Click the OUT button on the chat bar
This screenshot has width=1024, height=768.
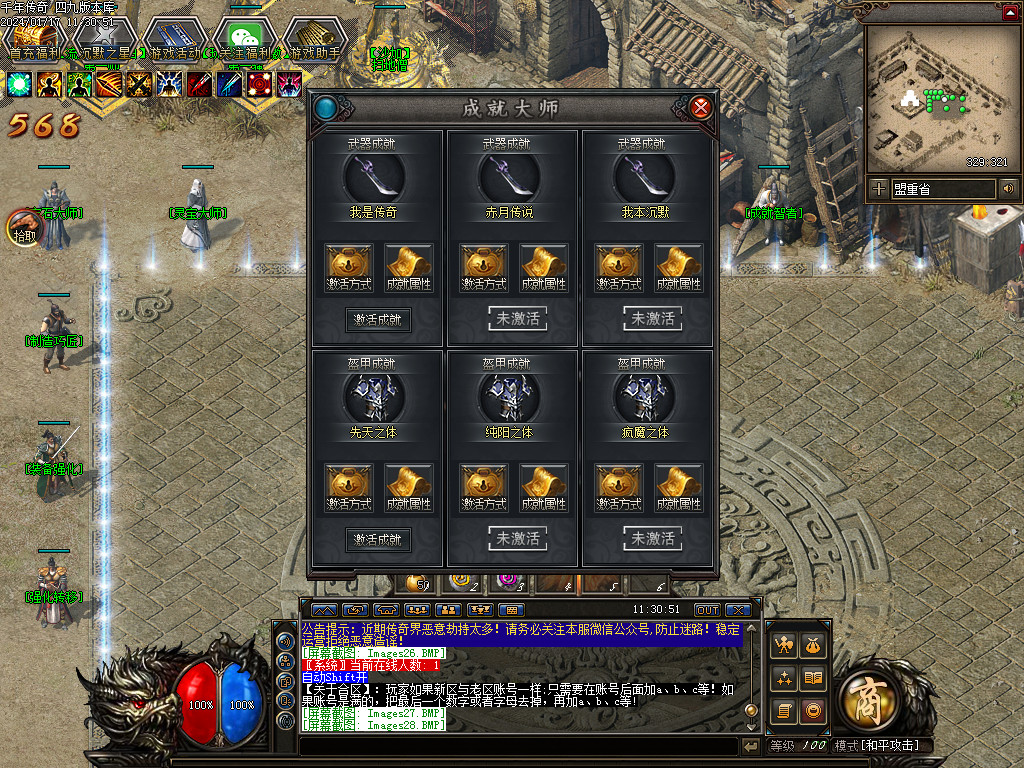(x=707, y=610)
